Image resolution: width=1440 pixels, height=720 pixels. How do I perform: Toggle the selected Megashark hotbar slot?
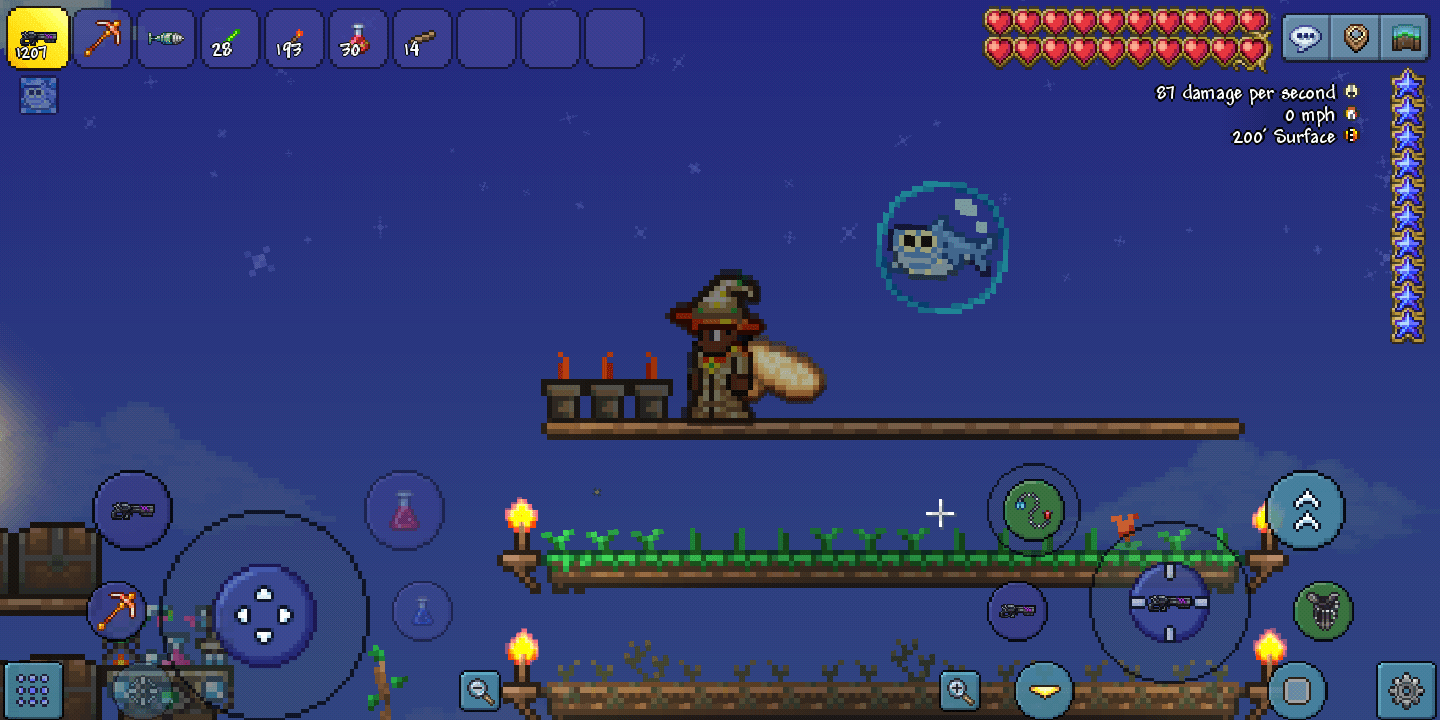[37, 38]
